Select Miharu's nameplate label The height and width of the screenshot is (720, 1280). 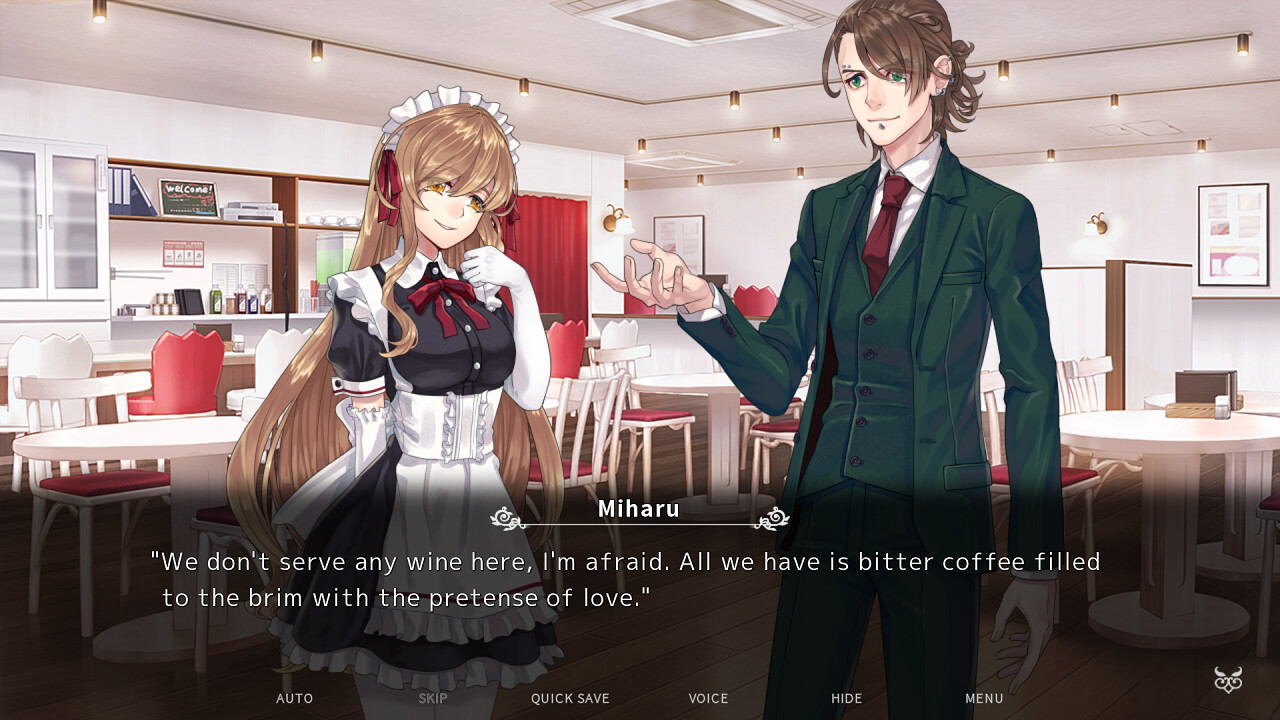(640, 509)
